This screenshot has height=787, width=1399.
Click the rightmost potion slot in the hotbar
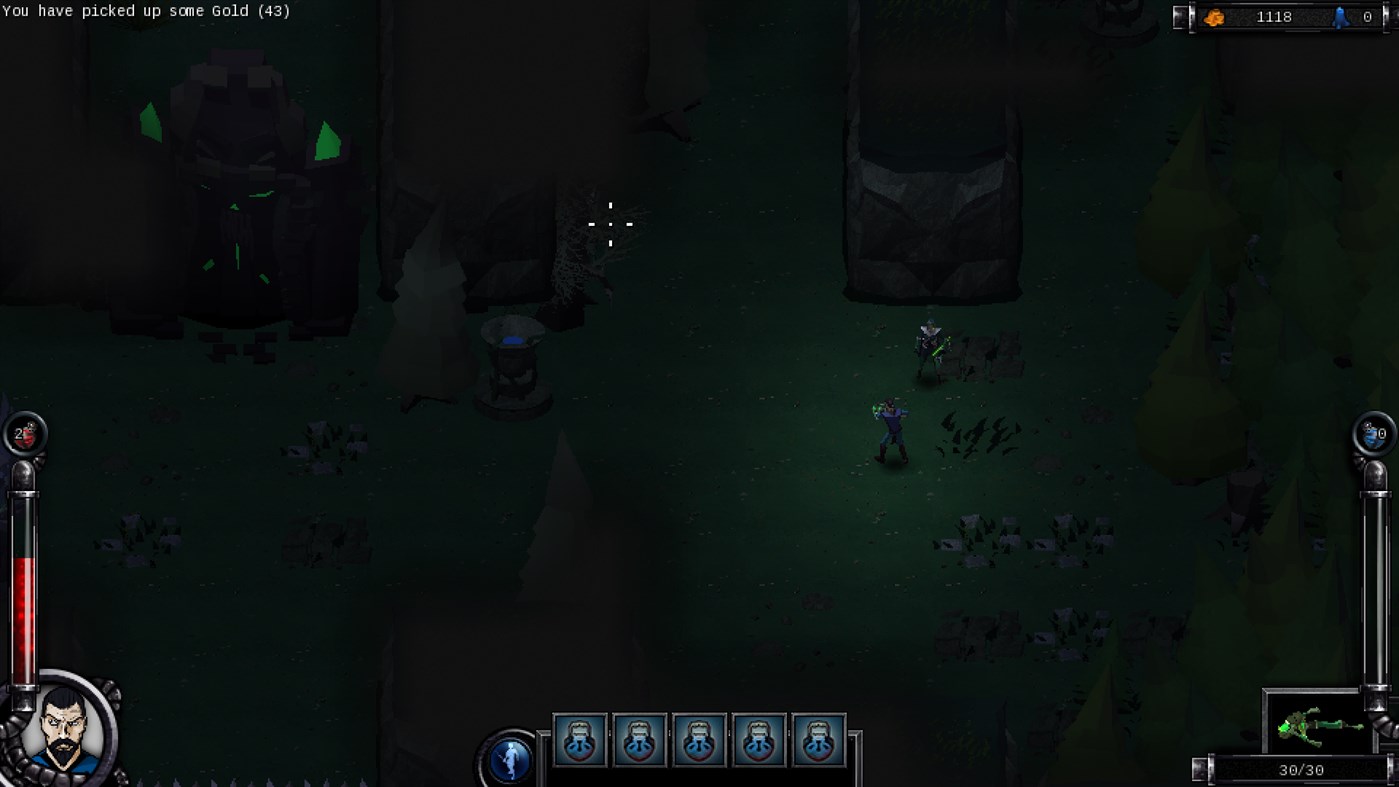point(819,740)
